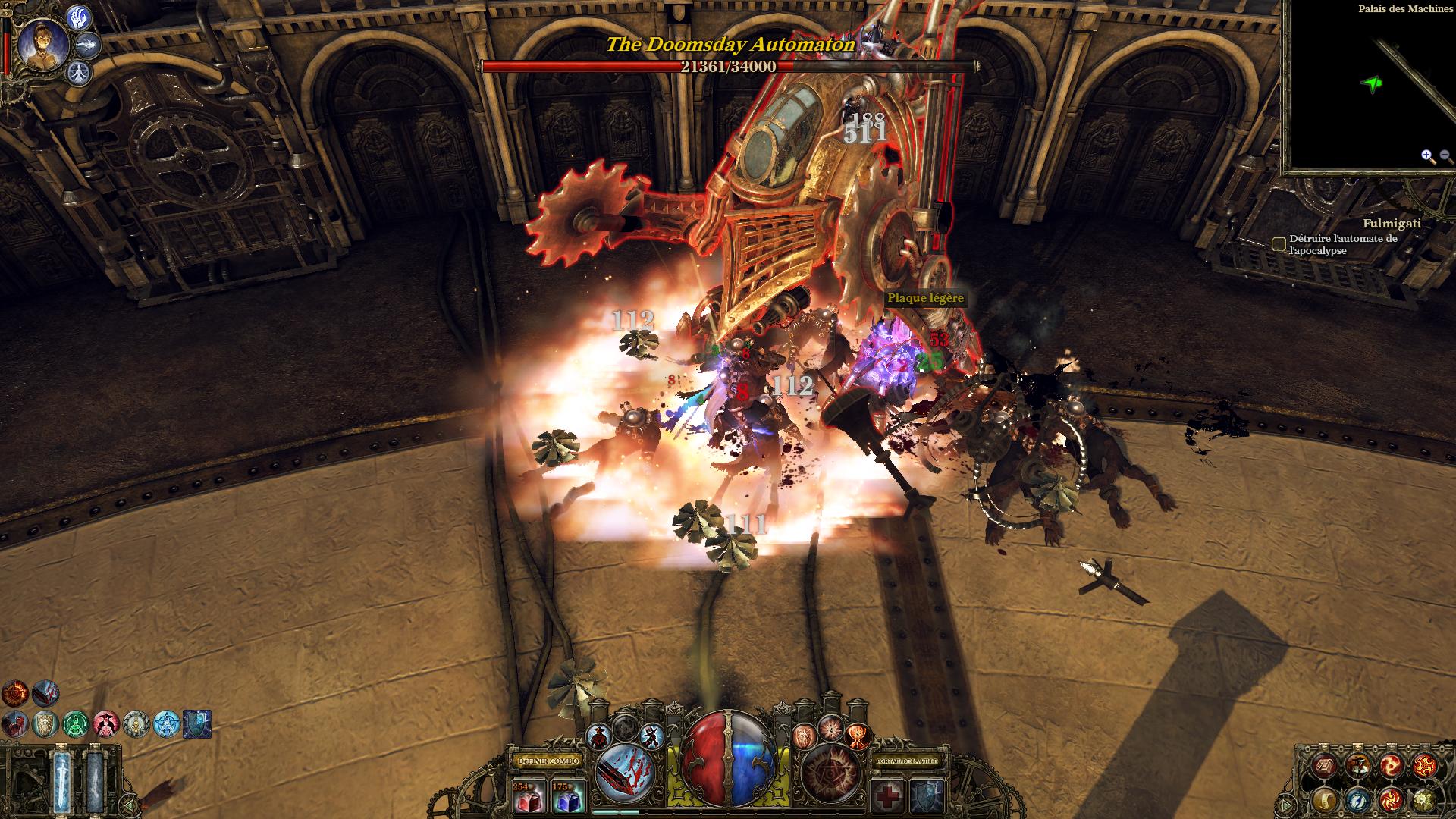Select the lightning shield slot
Screen dimensions: 1456x819
pos(927,798)
